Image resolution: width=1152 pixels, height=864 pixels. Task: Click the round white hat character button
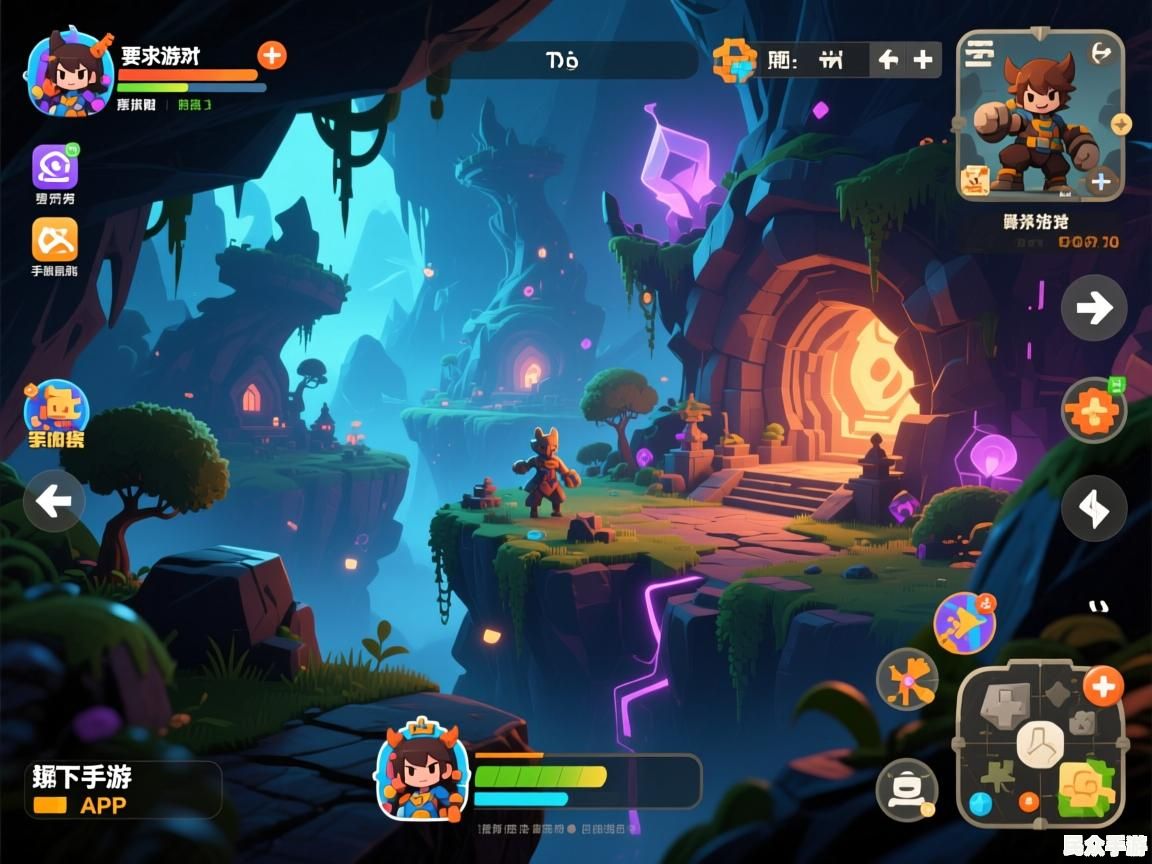point(907,790)
